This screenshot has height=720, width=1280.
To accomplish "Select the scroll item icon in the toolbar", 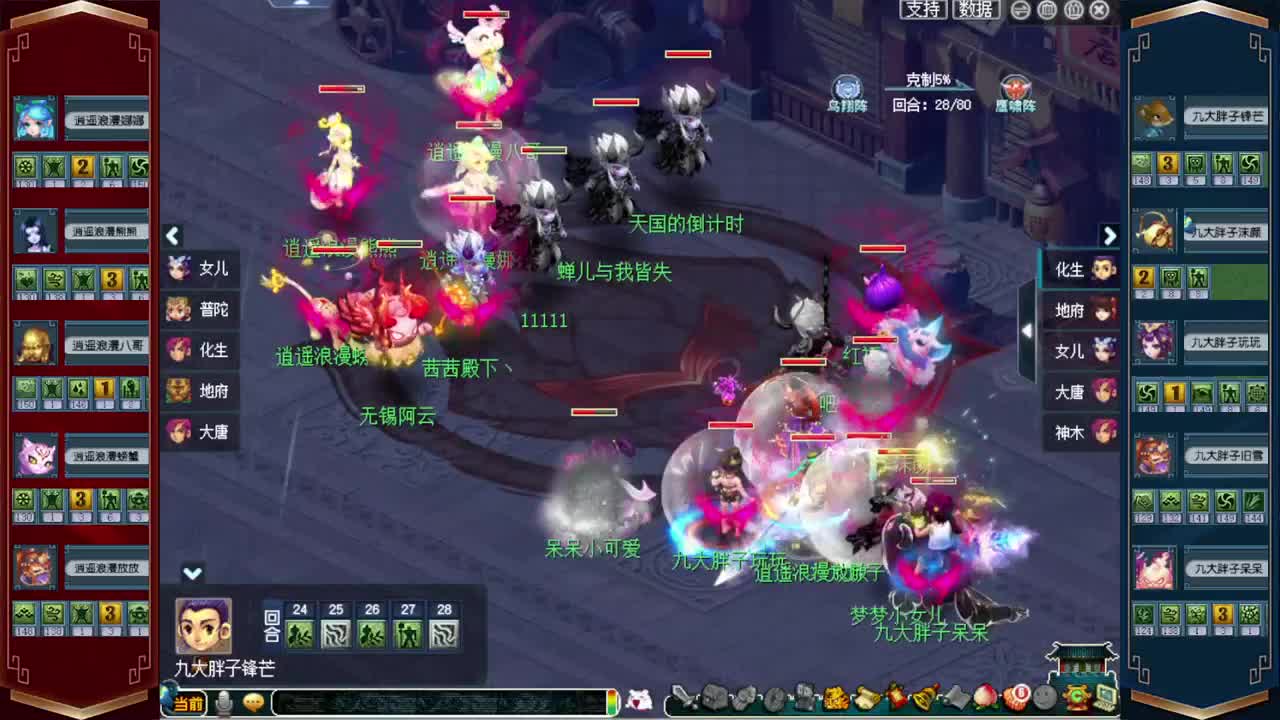I will [x=867, y=700].
